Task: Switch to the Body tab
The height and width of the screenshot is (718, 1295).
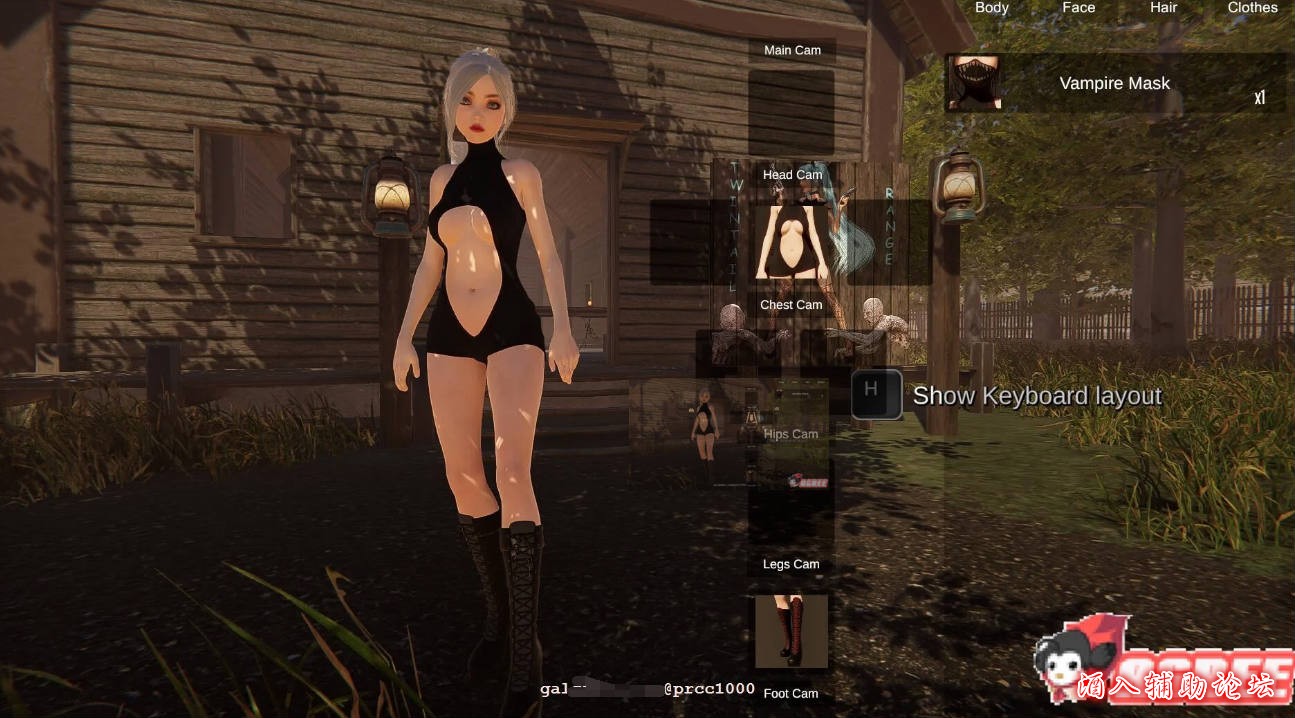Action: click(991, 8)
